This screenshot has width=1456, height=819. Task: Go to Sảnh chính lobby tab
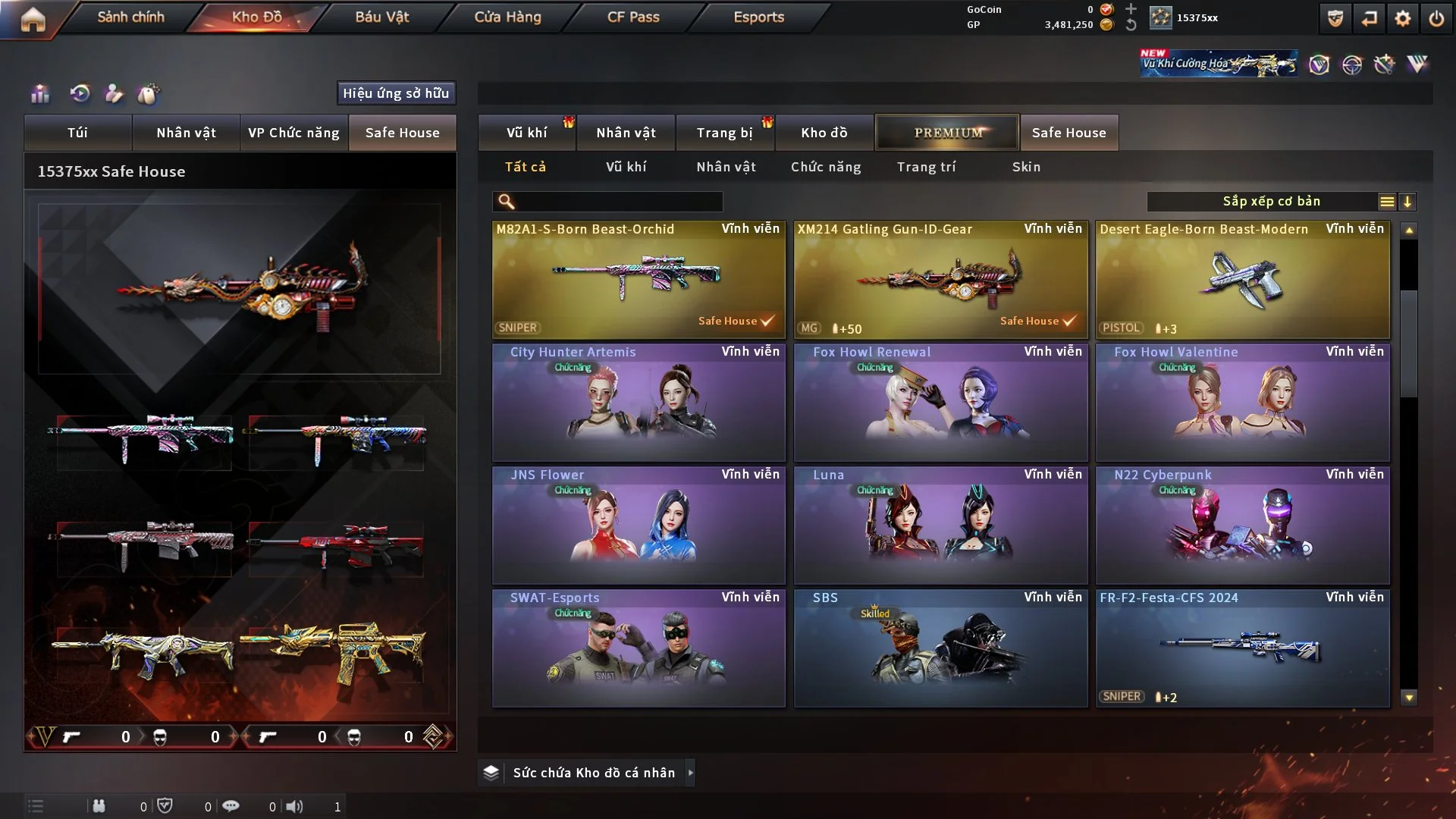(130, 17)
